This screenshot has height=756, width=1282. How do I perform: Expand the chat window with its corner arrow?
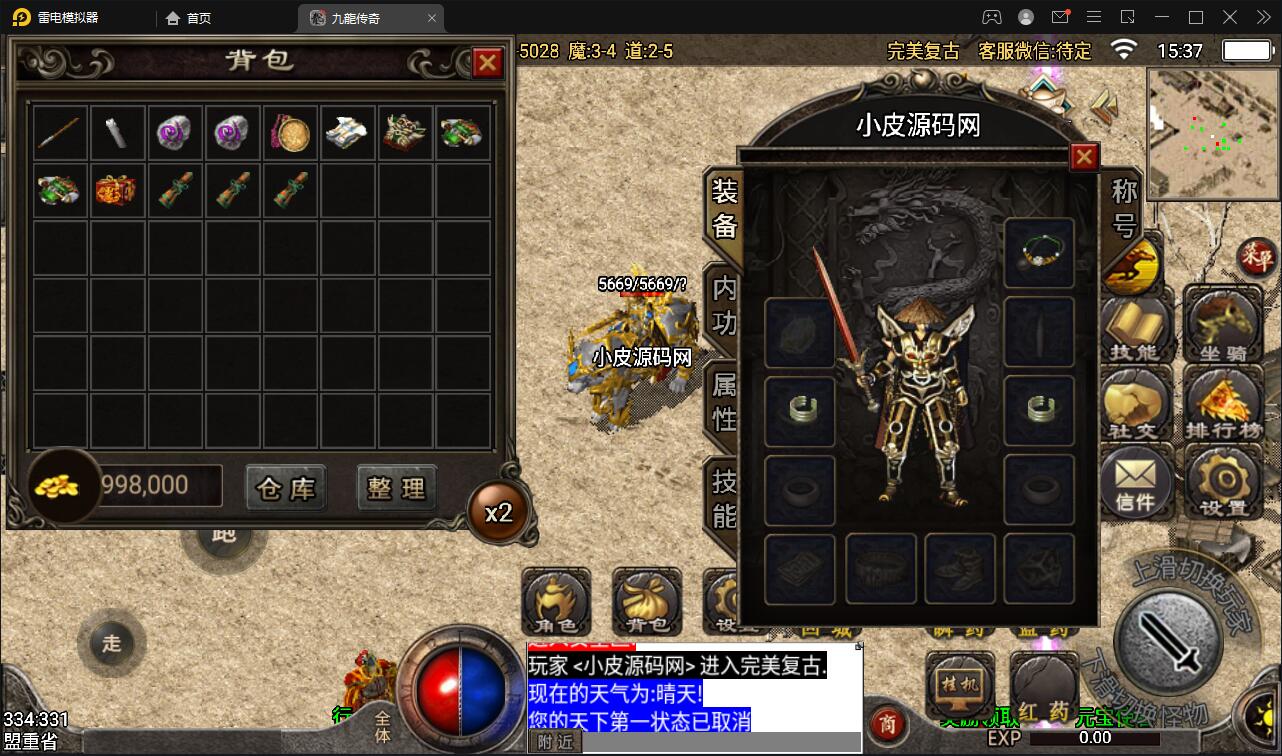pyautogui.click(x=856, y=648)
